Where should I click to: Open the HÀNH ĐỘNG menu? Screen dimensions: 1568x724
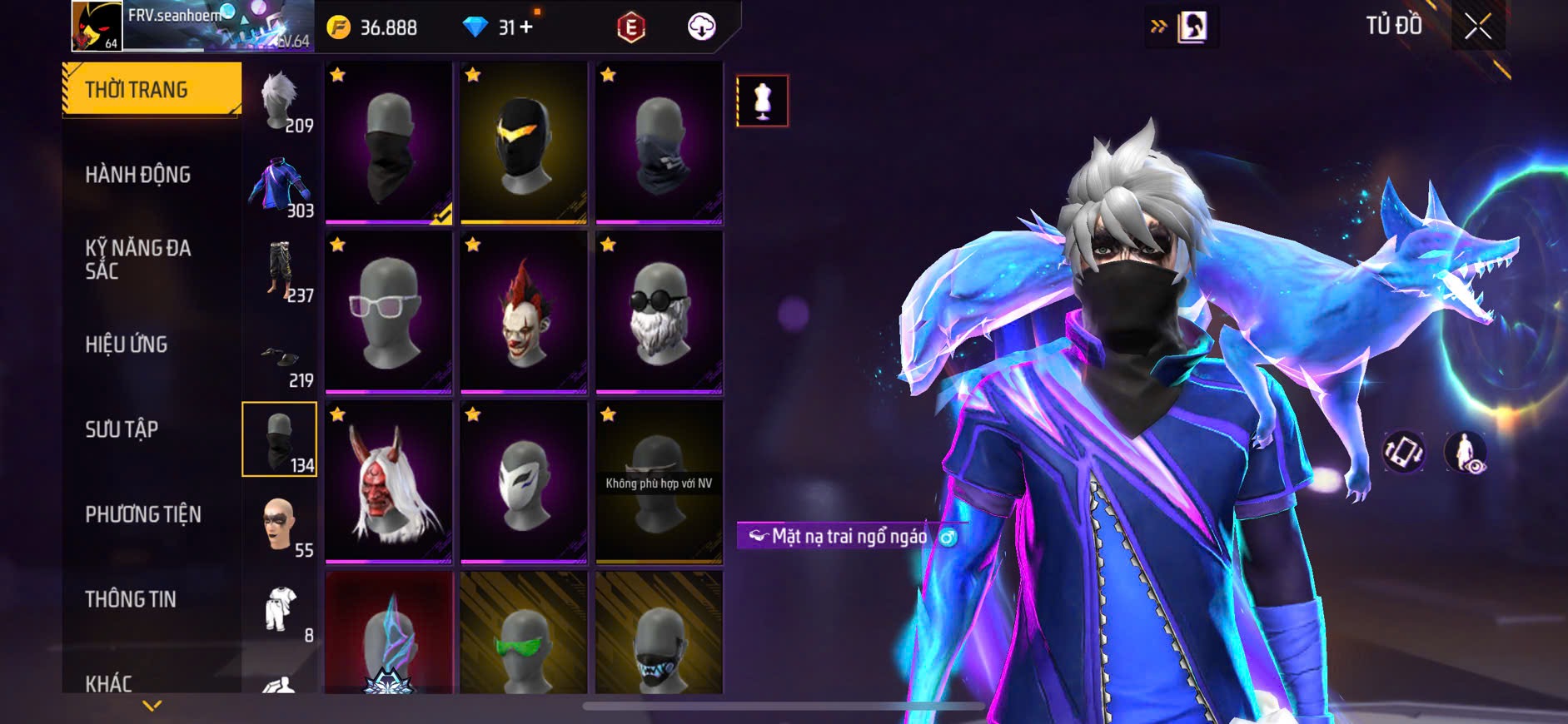coord(138,175)
